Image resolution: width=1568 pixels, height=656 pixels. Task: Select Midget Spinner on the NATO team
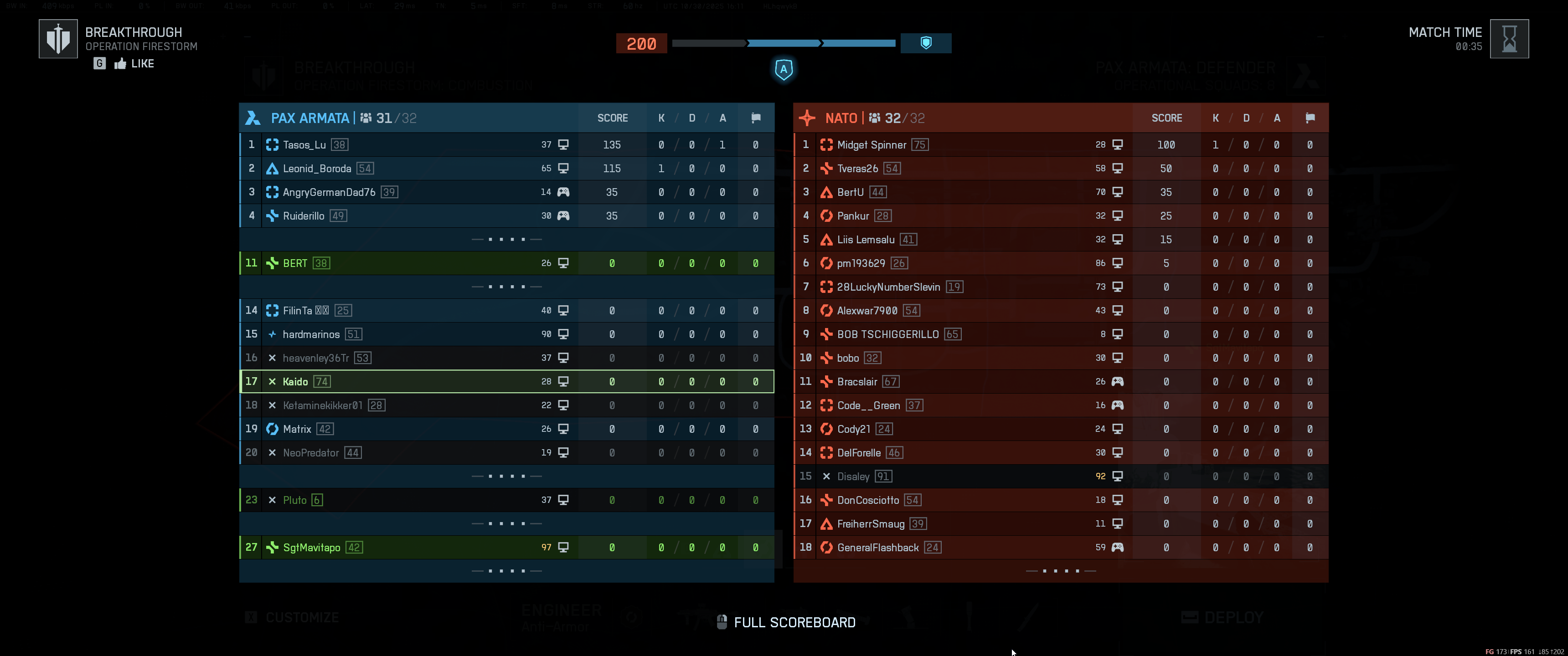1060,145
